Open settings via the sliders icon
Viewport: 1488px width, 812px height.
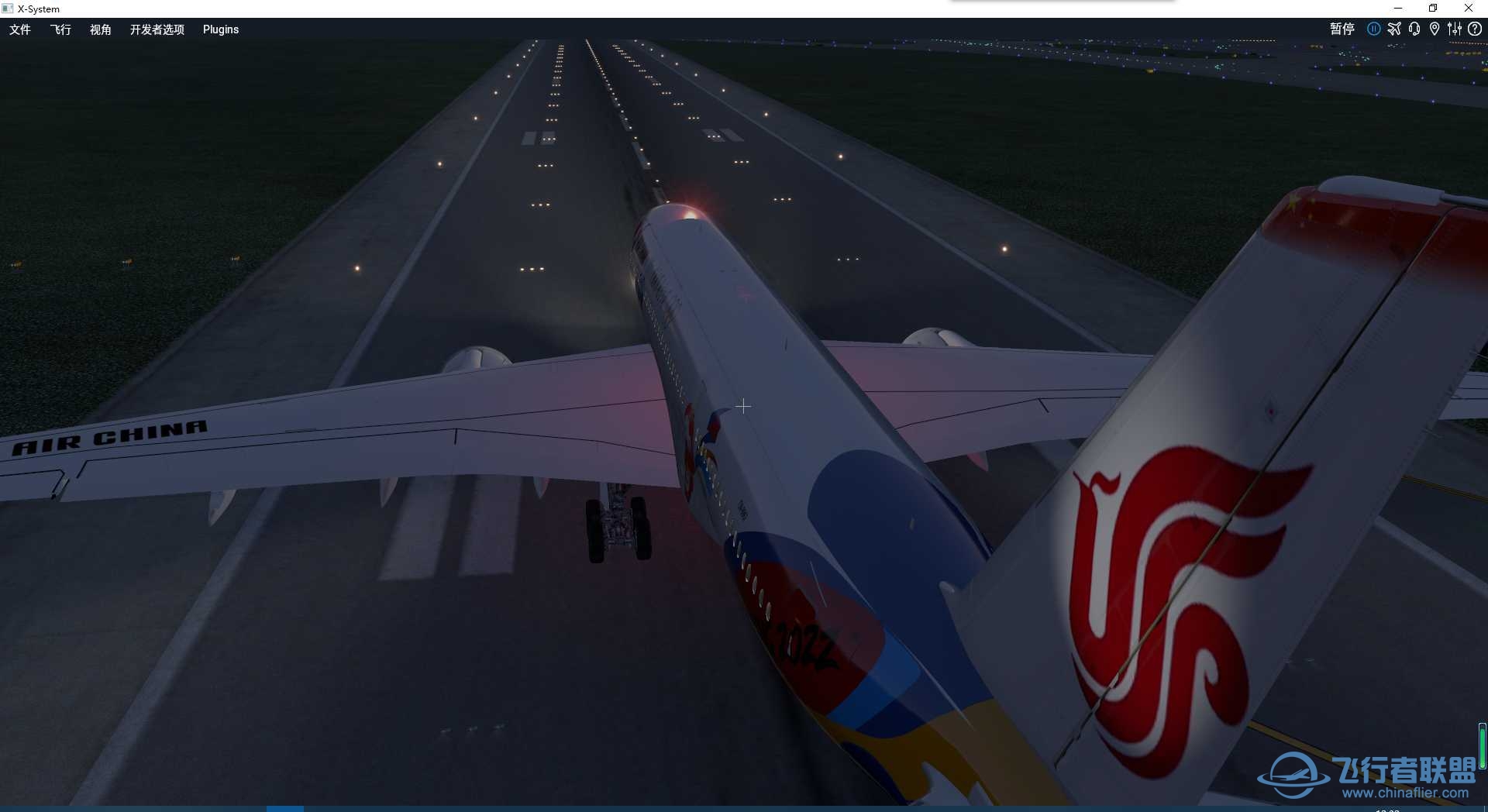pyautogui.click(x=1455, y=29)
